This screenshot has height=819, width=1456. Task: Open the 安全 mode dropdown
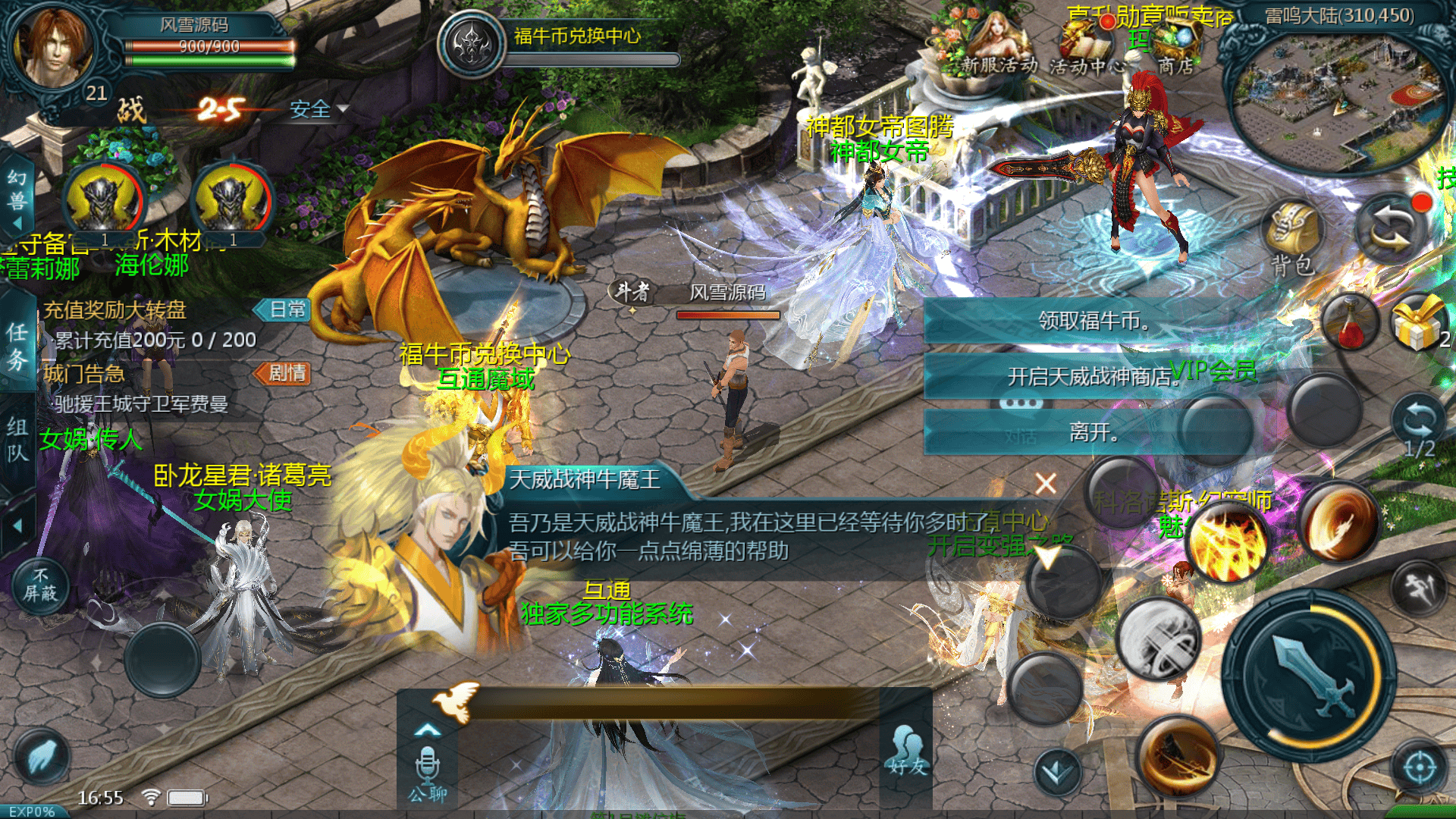[x=318, y=110]
